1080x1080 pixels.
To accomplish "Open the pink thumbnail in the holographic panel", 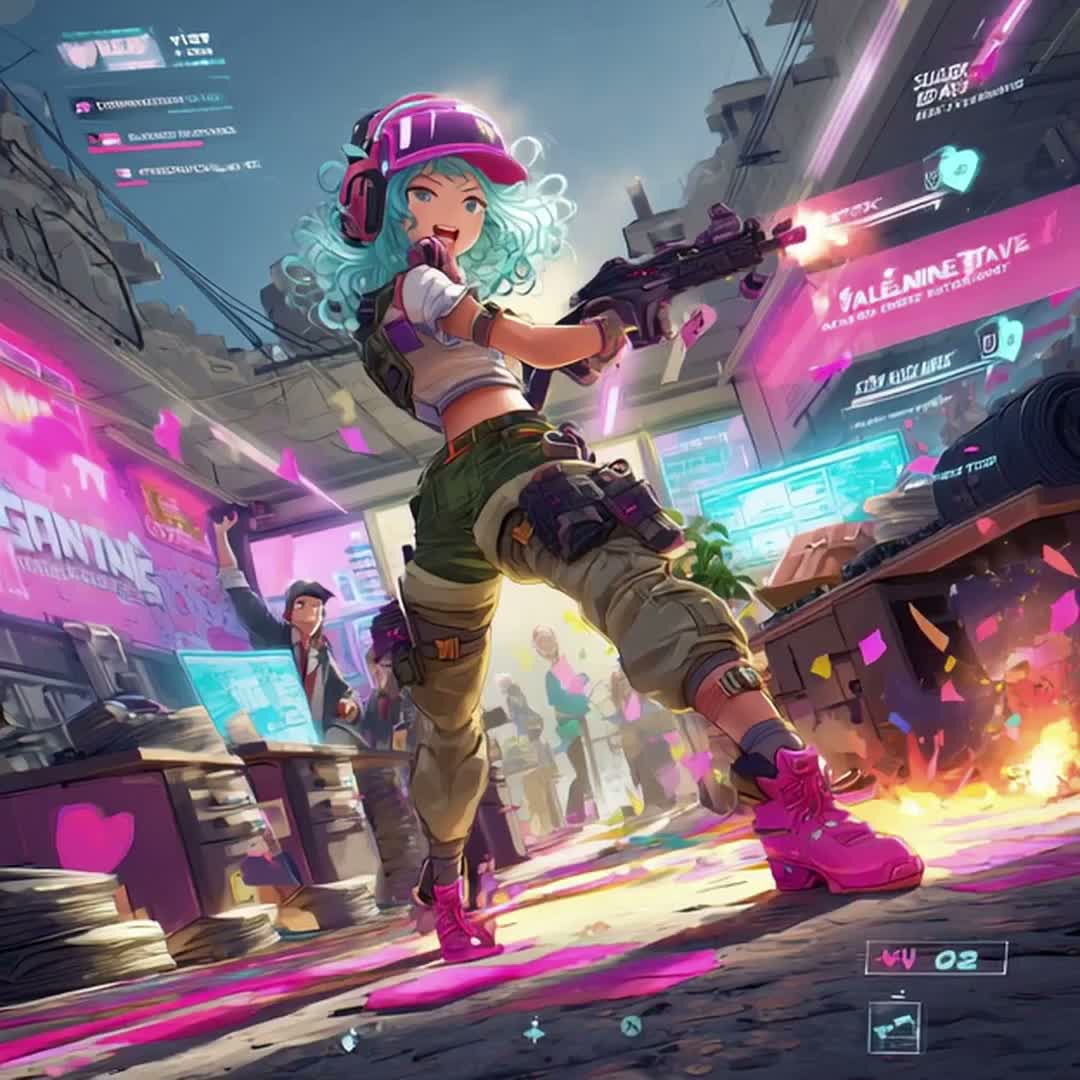I will [x=111, y=49].
